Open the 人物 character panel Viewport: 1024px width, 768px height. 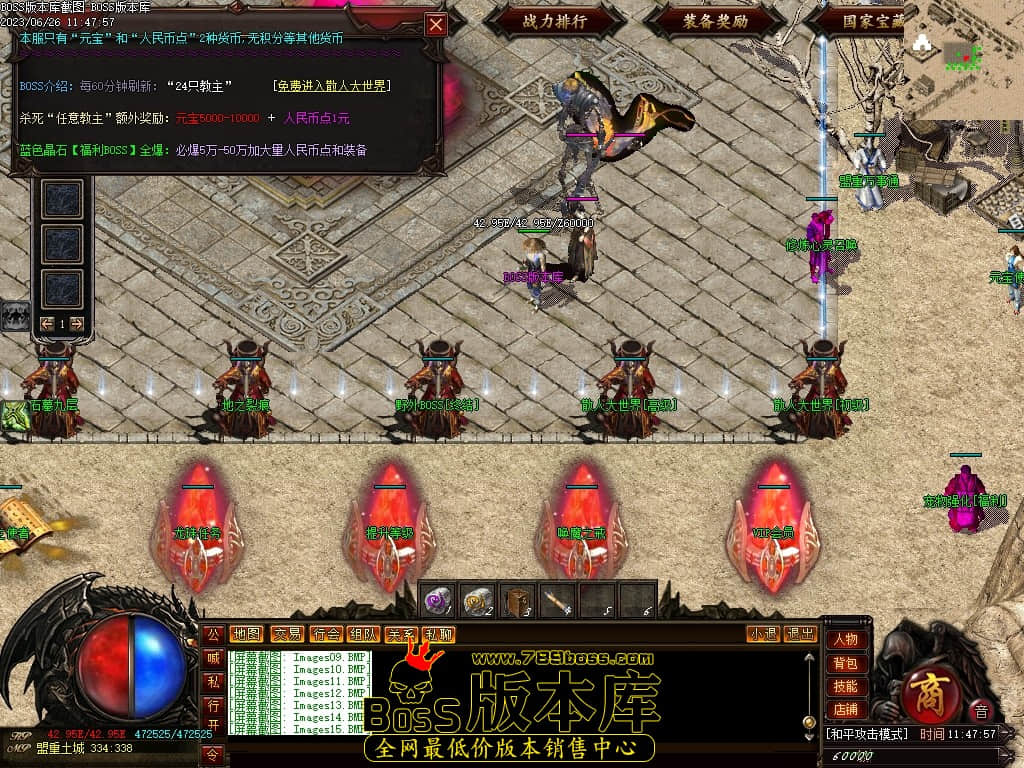point(845,640)
